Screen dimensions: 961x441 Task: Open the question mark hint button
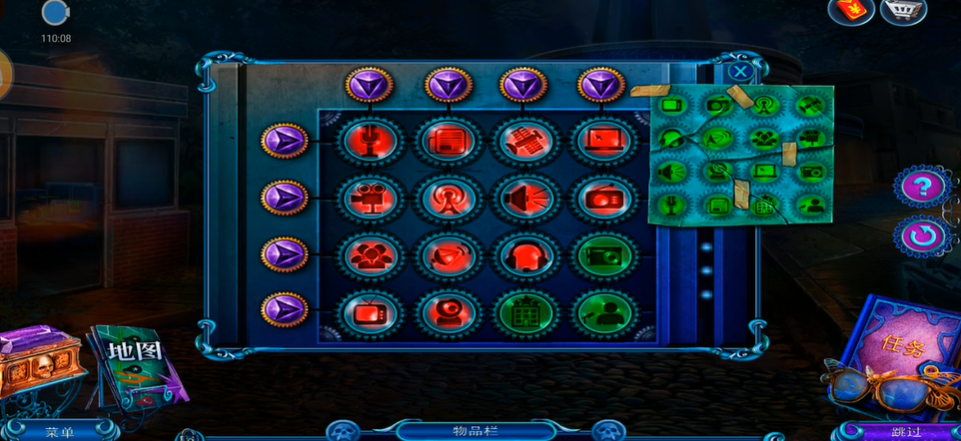(x=922, y=186)
